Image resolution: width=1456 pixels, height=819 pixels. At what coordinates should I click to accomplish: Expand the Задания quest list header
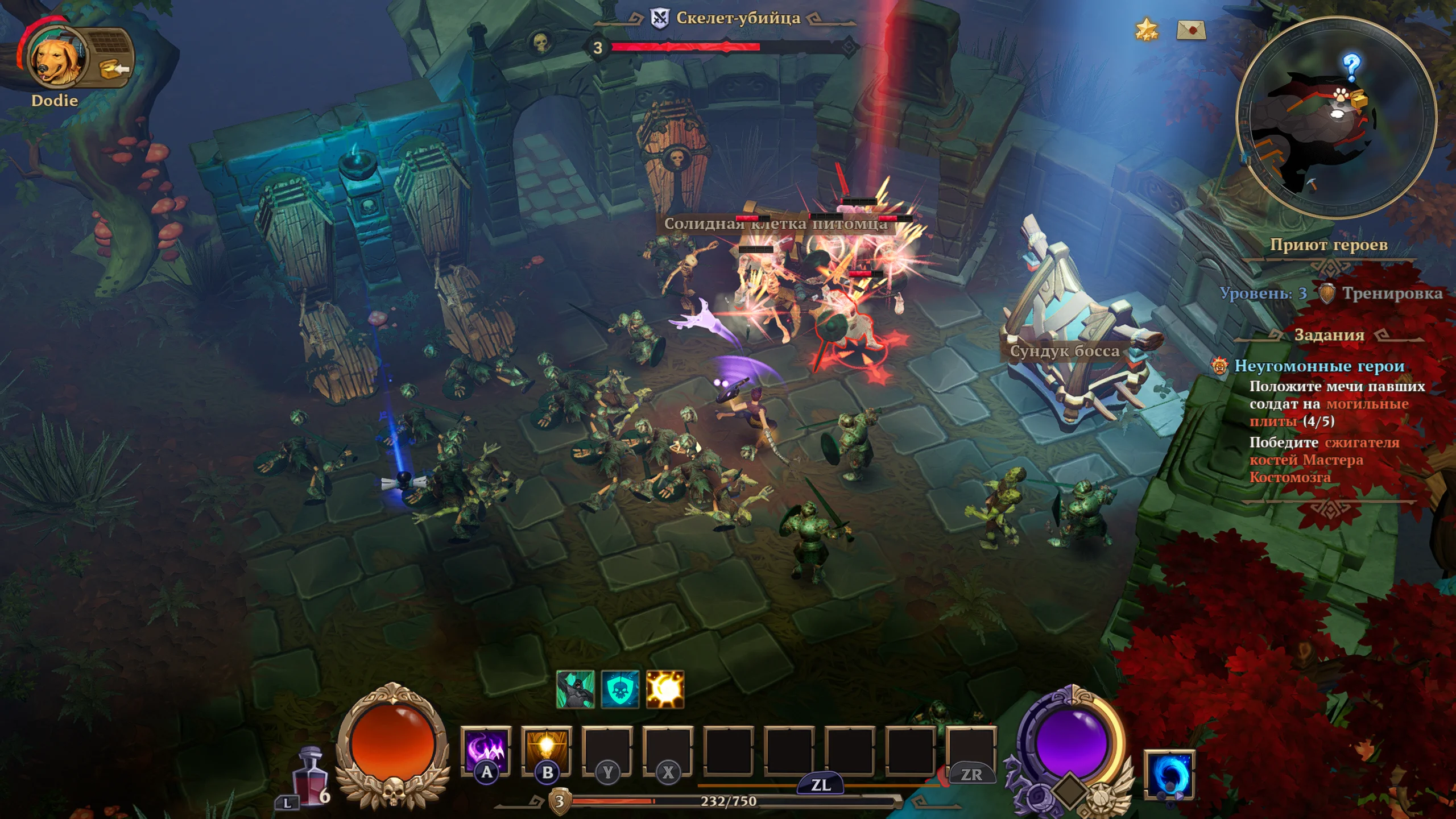coord(1329,335)
